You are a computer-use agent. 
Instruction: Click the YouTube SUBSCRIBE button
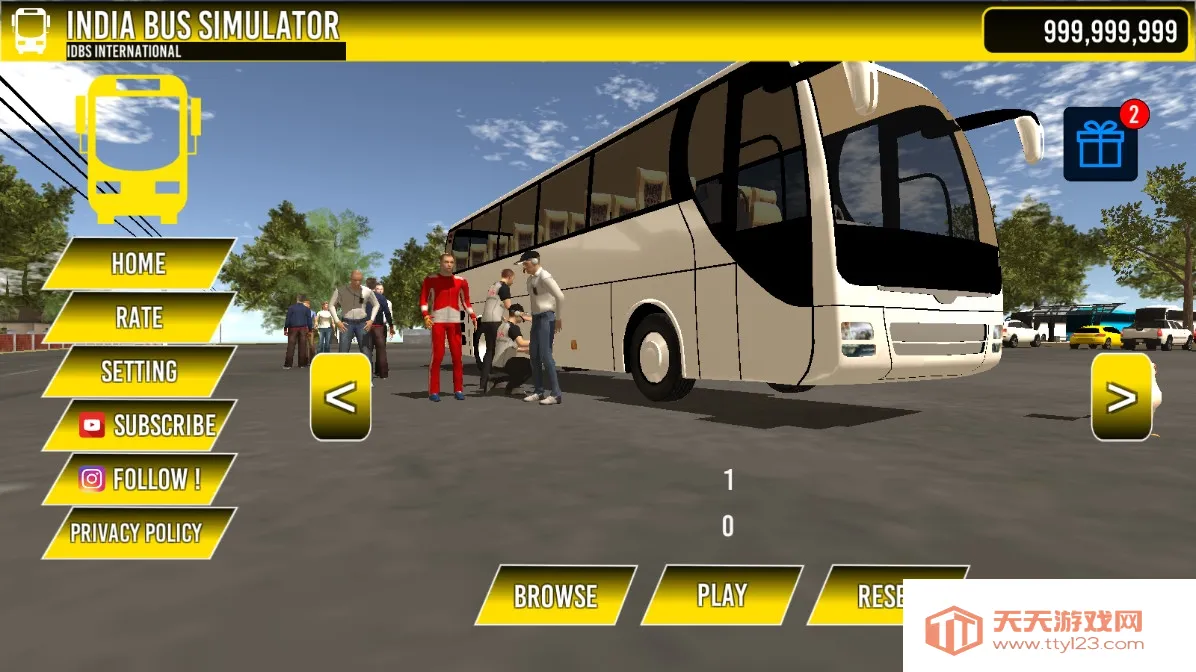pyautogui.click(x=140, y=426)
